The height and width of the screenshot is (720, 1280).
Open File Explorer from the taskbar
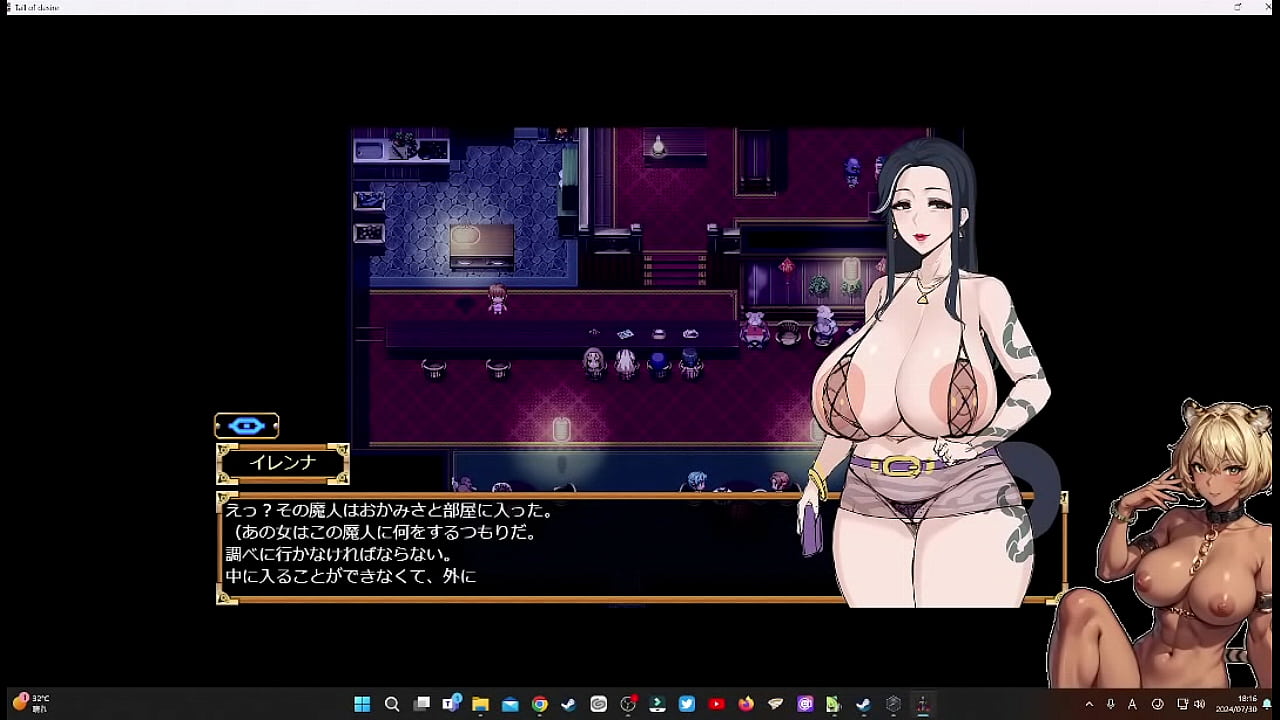(x=480, y=705)
